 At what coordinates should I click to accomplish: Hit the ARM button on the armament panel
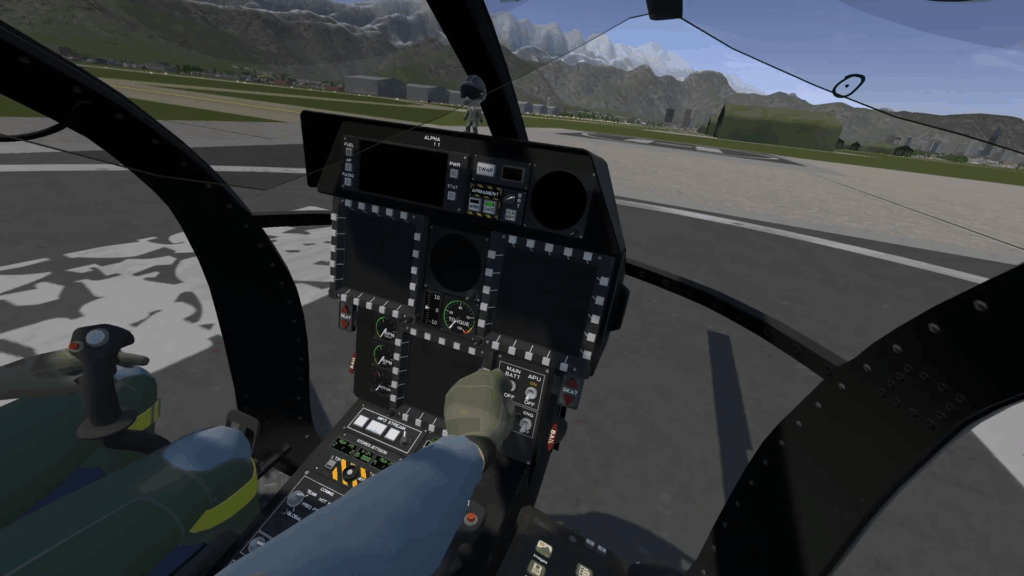click(x=477, y=206)
